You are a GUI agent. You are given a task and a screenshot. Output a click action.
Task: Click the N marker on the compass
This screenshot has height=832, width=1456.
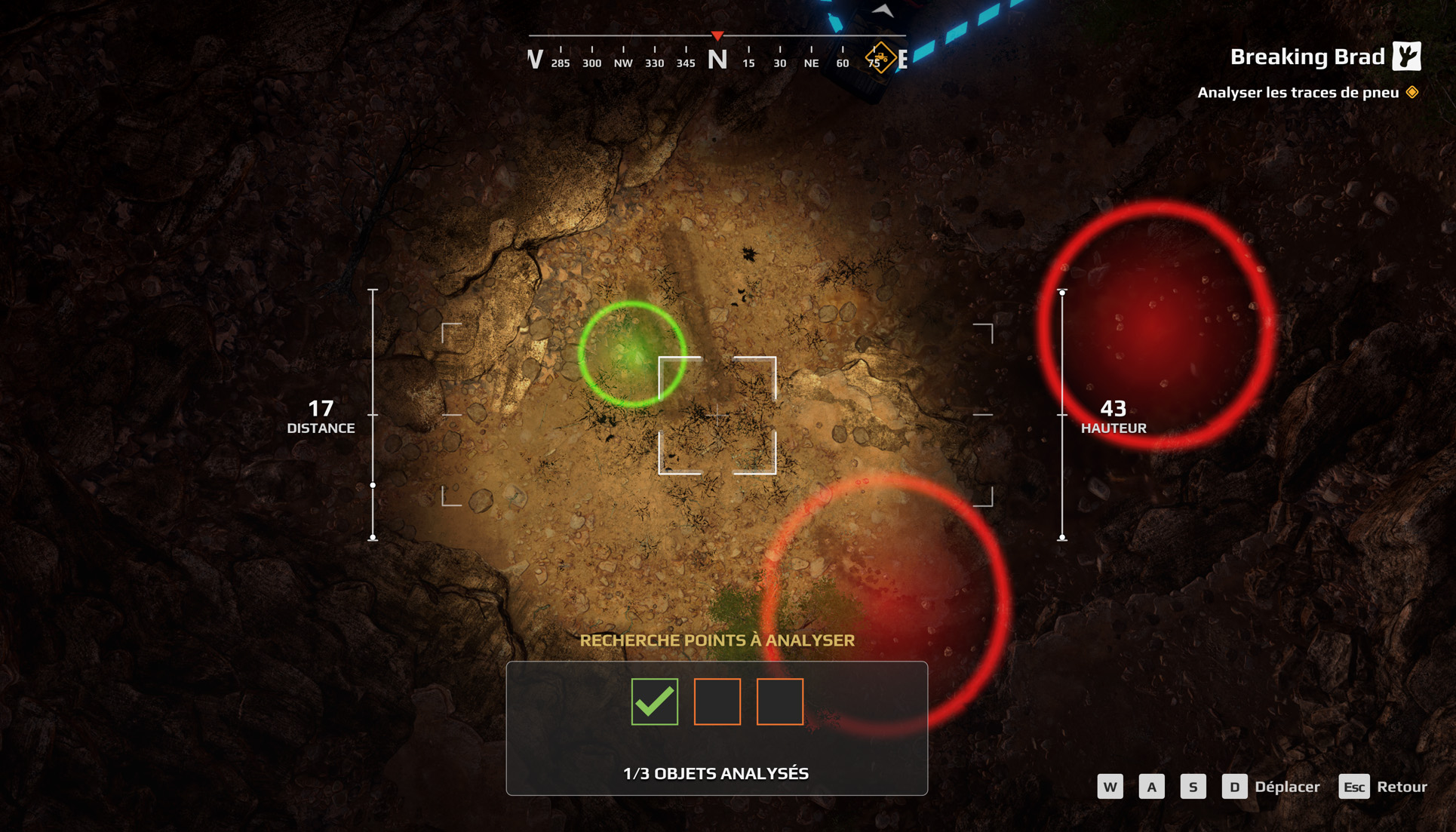coord(717,59)
